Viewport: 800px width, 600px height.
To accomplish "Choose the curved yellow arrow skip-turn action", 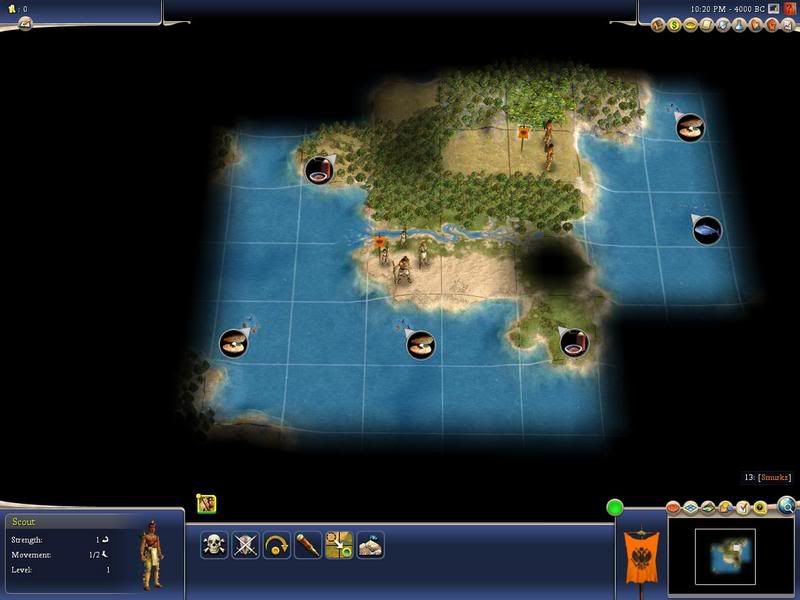I will (277, 545).
